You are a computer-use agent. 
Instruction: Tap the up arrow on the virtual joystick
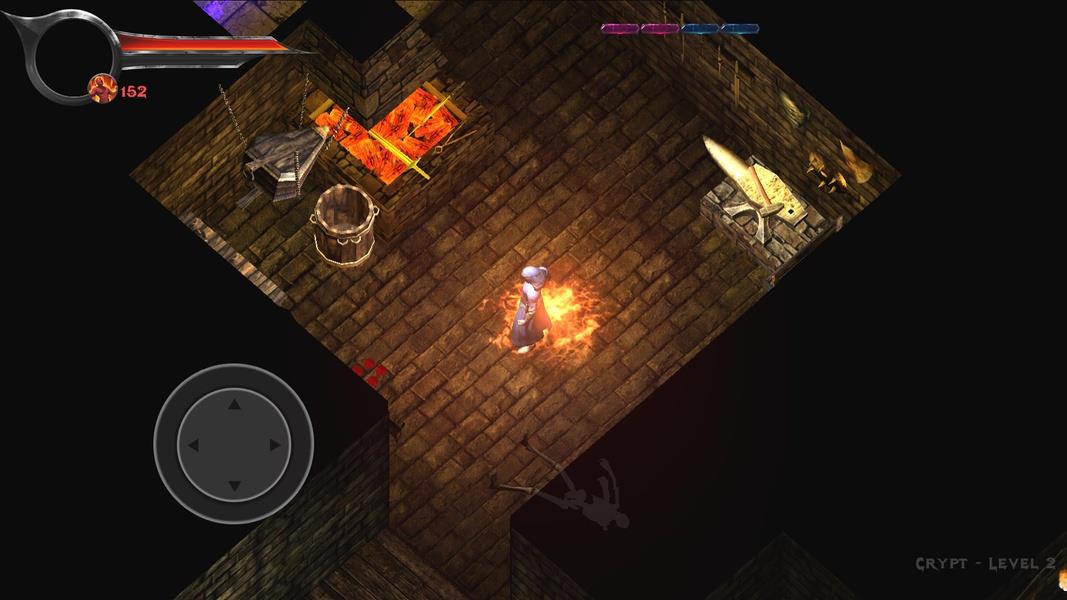click(234, 405)
